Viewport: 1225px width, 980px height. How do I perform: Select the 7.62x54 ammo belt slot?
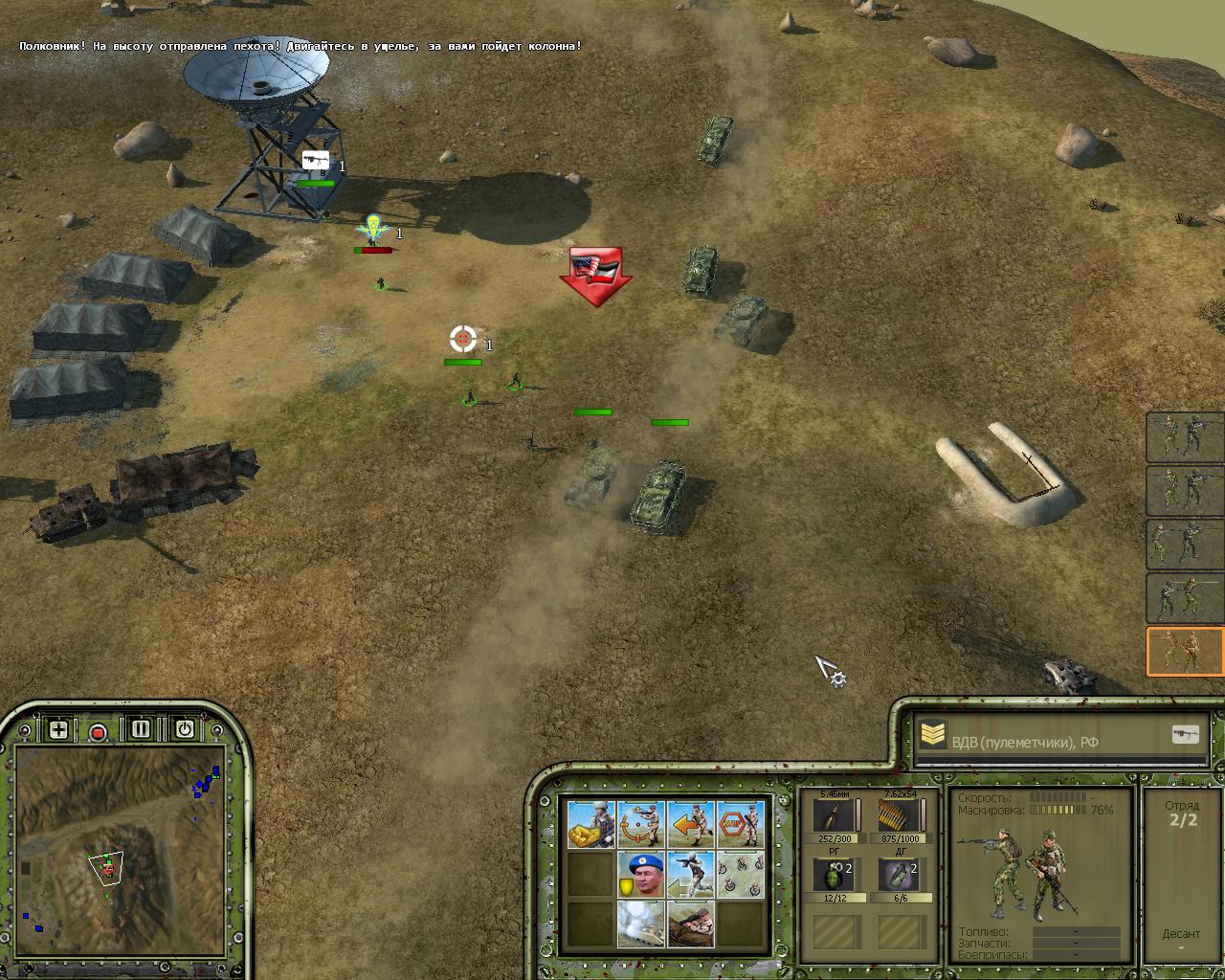pyautogui.click(x=898, y=815)
